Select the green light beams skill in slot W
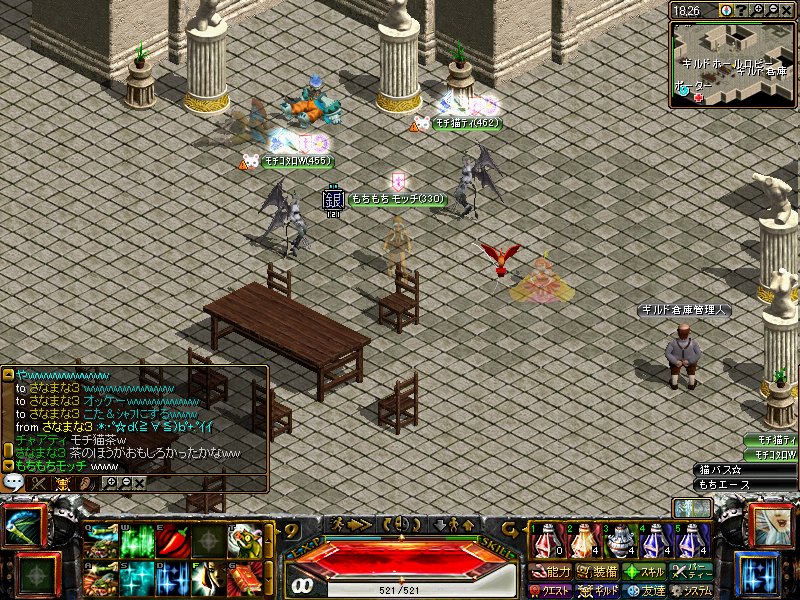Image resolution: width=800 pixels, height=600 pixels. click(x=137, y=541)
